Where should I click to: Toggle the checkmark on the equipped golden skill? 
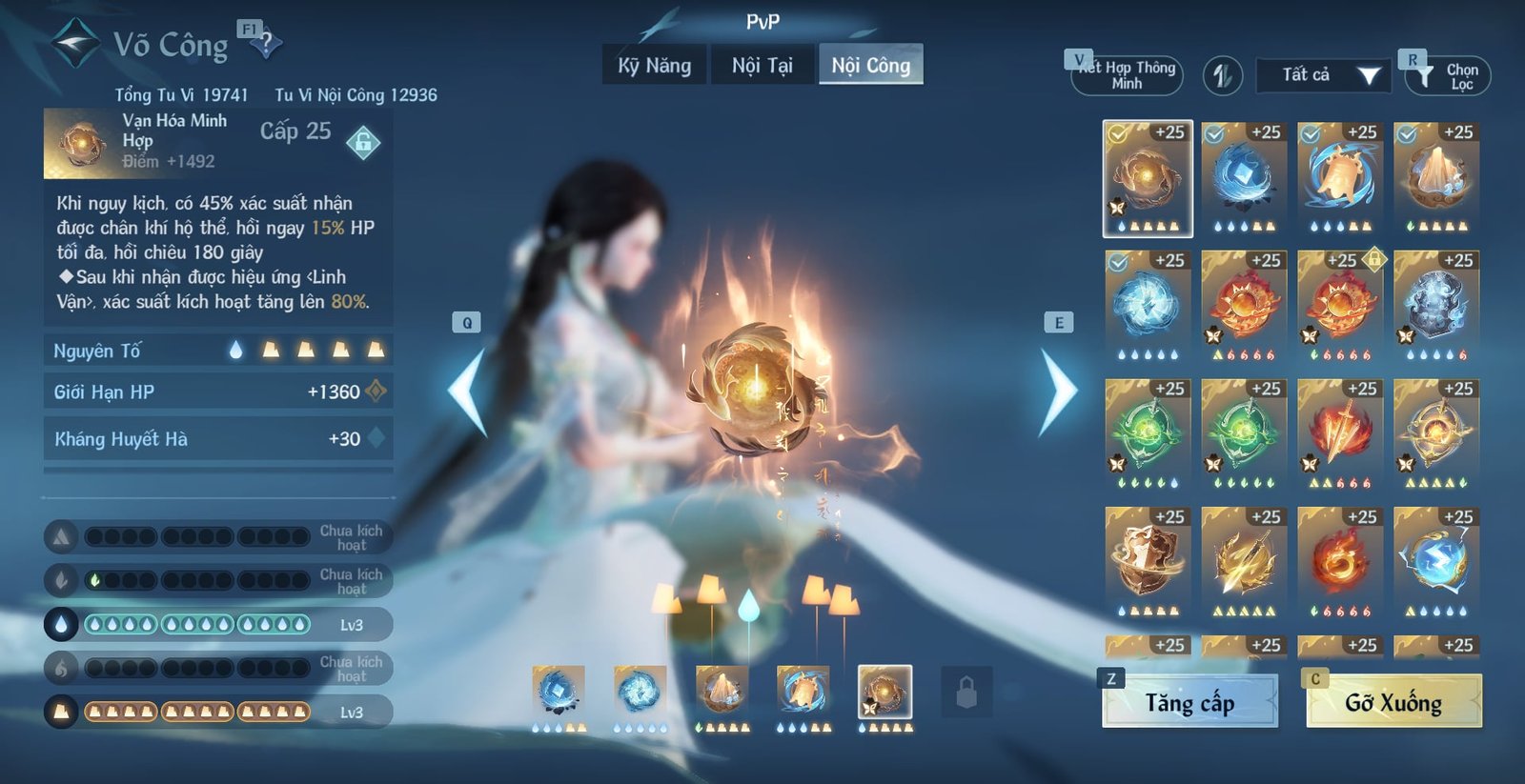click(1117, 133)
